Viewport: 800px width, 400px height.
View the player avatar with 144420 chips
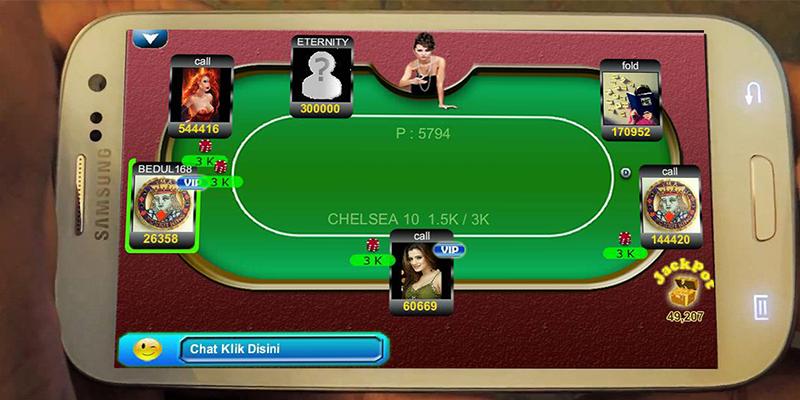[x=668, y=206]
